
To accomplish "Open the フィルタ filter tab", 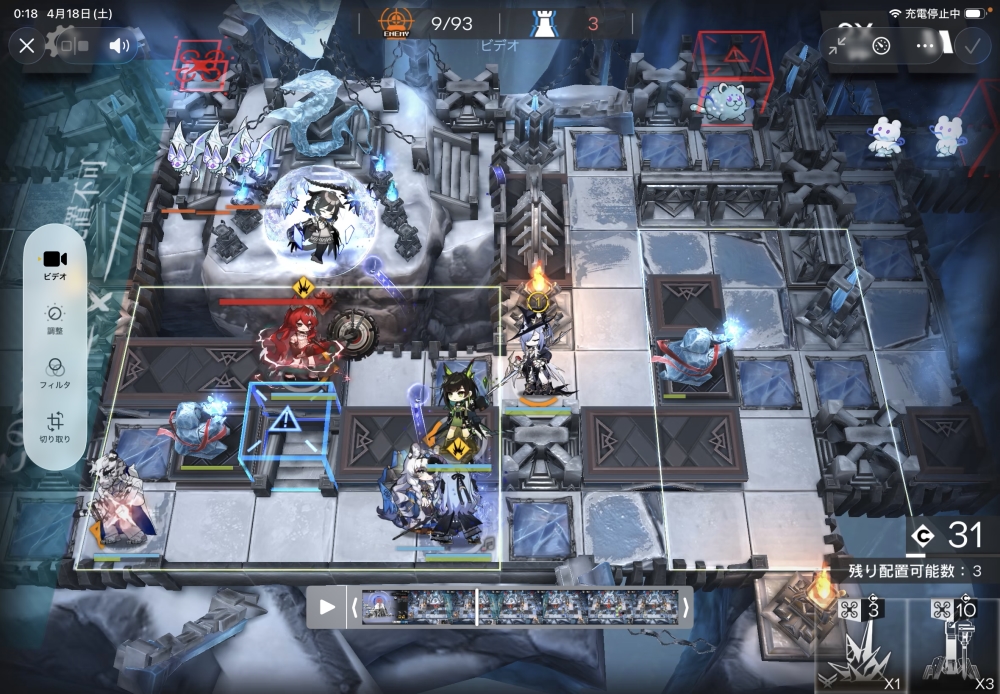I will (x=55, y=372).
